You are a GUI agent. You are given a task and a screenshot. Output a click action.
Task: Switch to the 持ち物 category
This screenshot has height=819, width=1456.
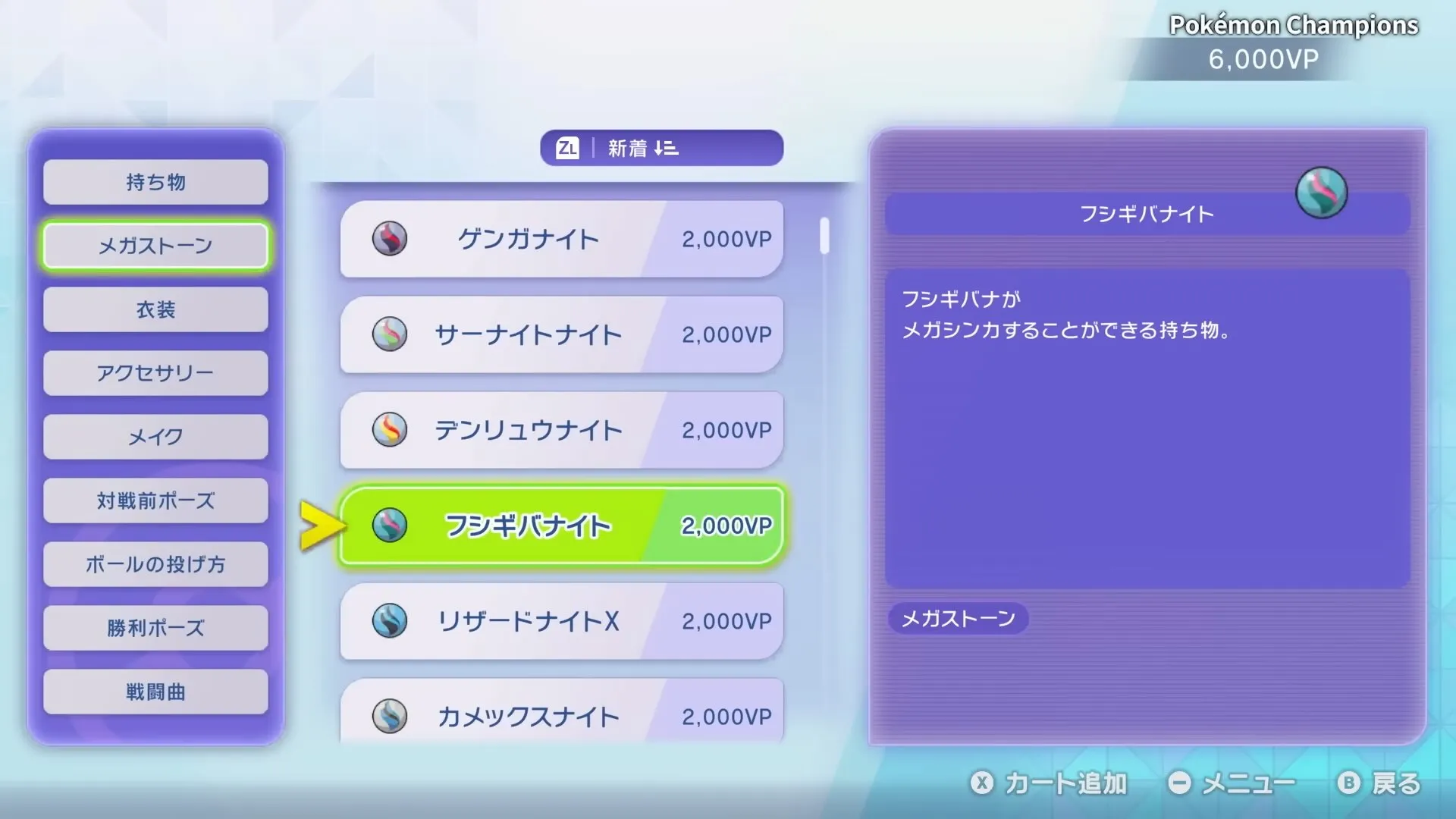click(x=155, y=182)
